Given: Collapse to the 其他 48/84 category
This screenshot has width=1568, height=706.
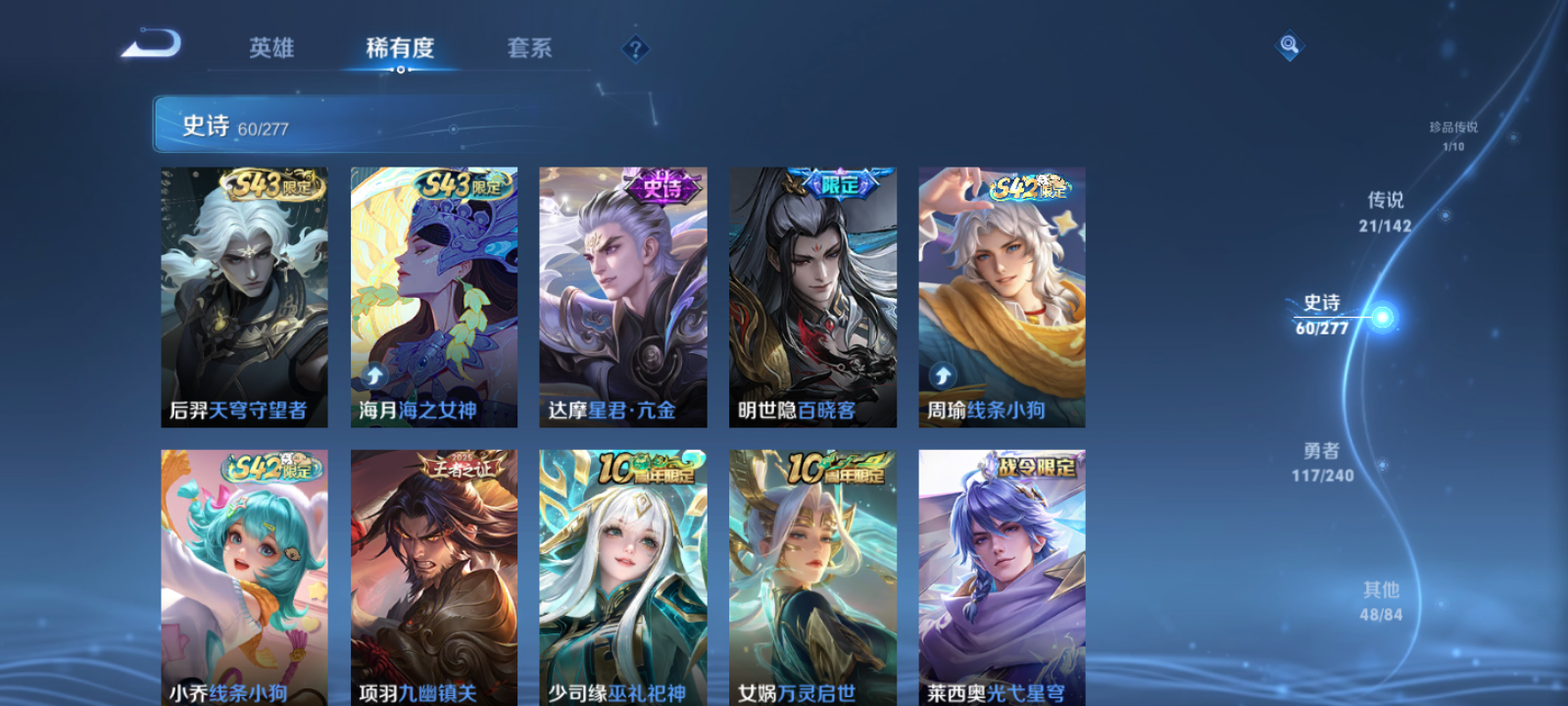Looking at the screenshot, I should pyautogui.click(x=1382, y=599).
